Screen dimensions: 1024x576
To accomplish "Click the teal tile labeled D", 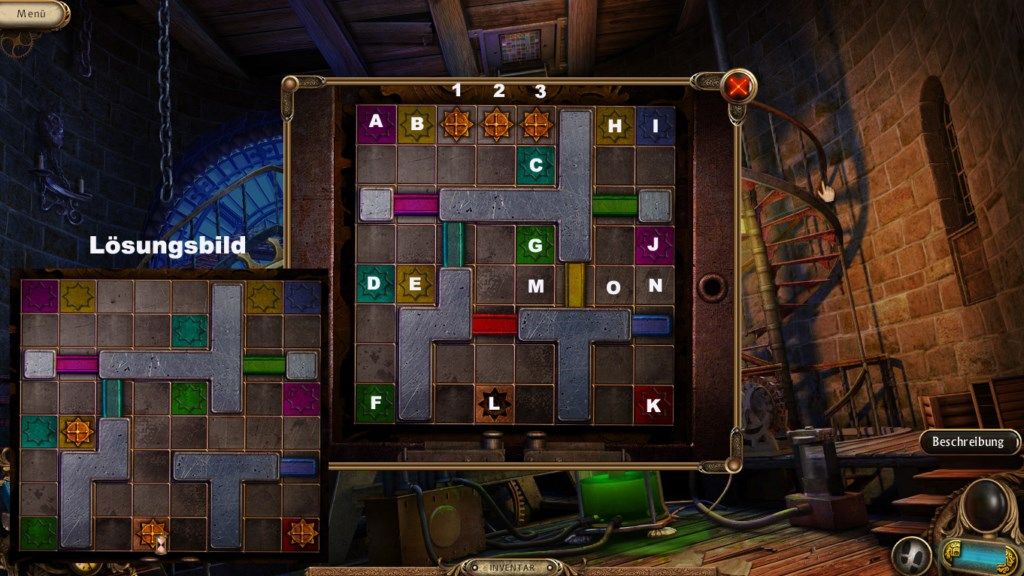I will pyautogui.click(x=375, y=284).
